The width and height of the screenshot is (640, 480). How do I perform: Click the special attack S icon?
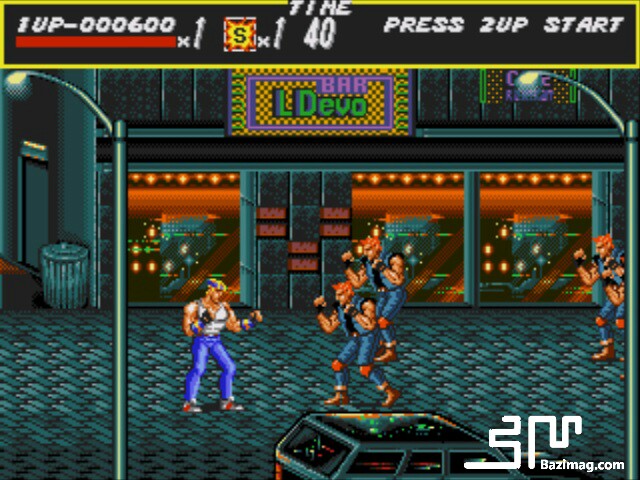pos(239,33)
